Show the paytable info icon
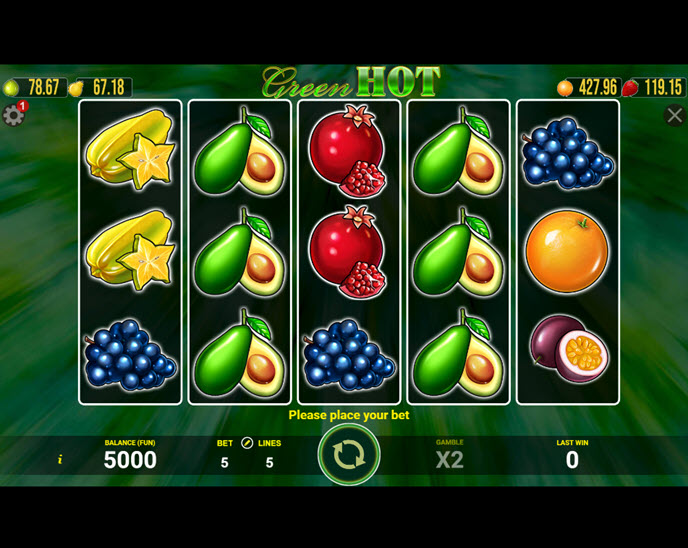 point(60,460)
